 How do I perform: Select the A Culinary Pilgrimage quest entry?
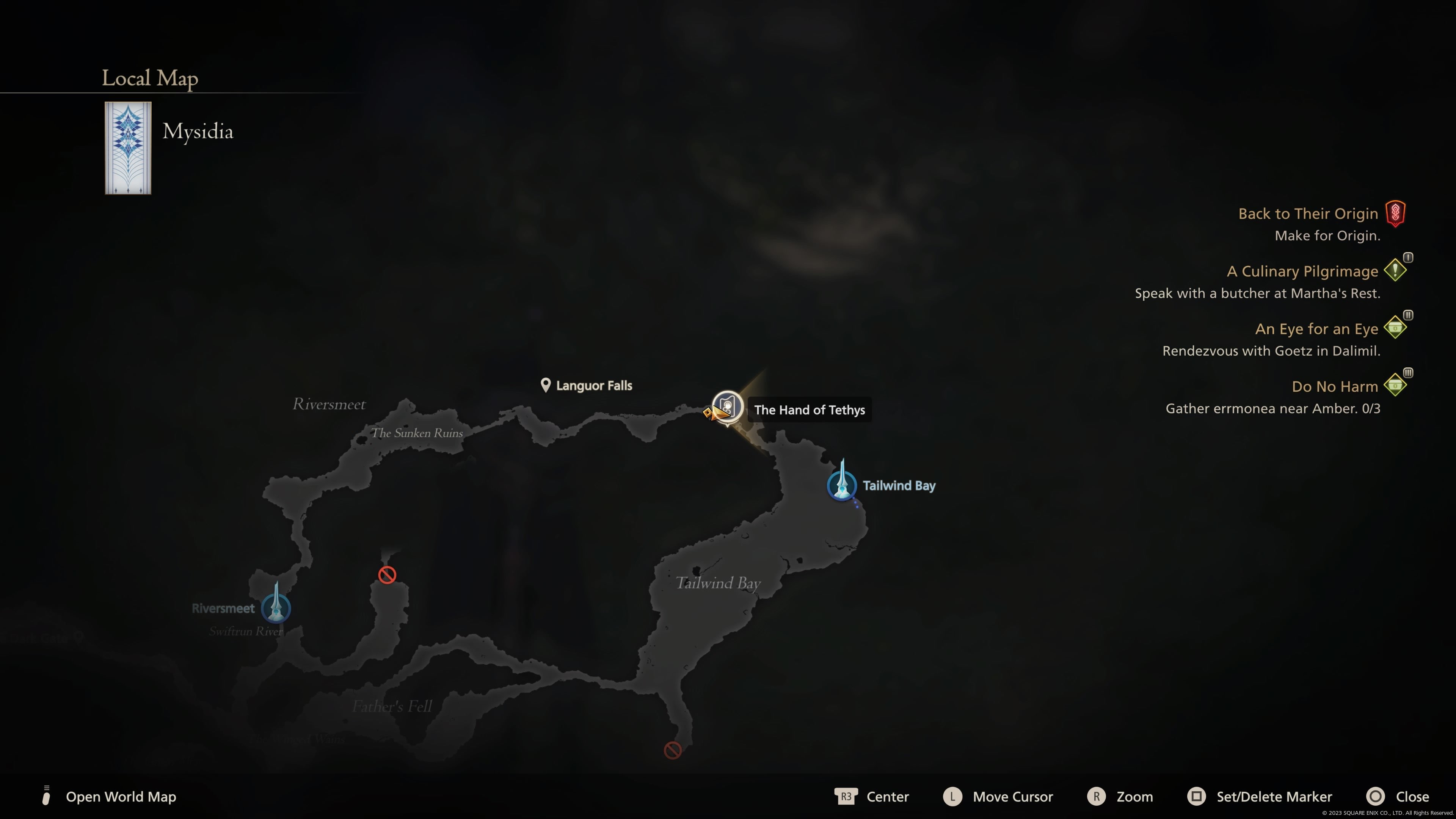[x=1302, y=271]
